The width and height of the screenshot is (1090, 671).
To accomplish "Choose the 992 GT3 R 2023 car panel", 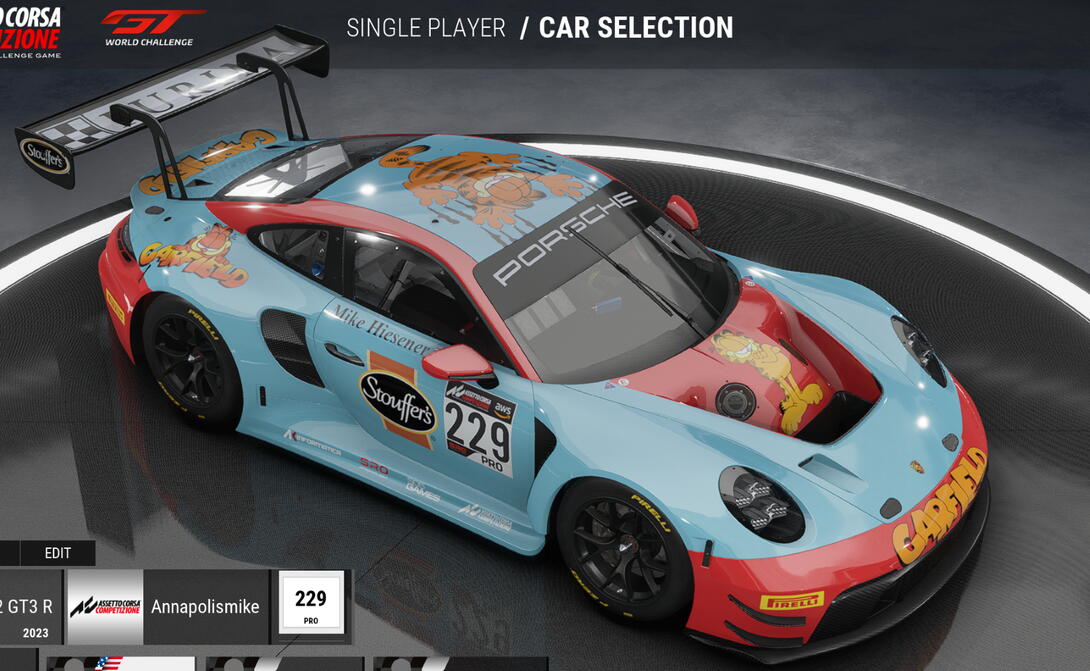I will (30, 607).
